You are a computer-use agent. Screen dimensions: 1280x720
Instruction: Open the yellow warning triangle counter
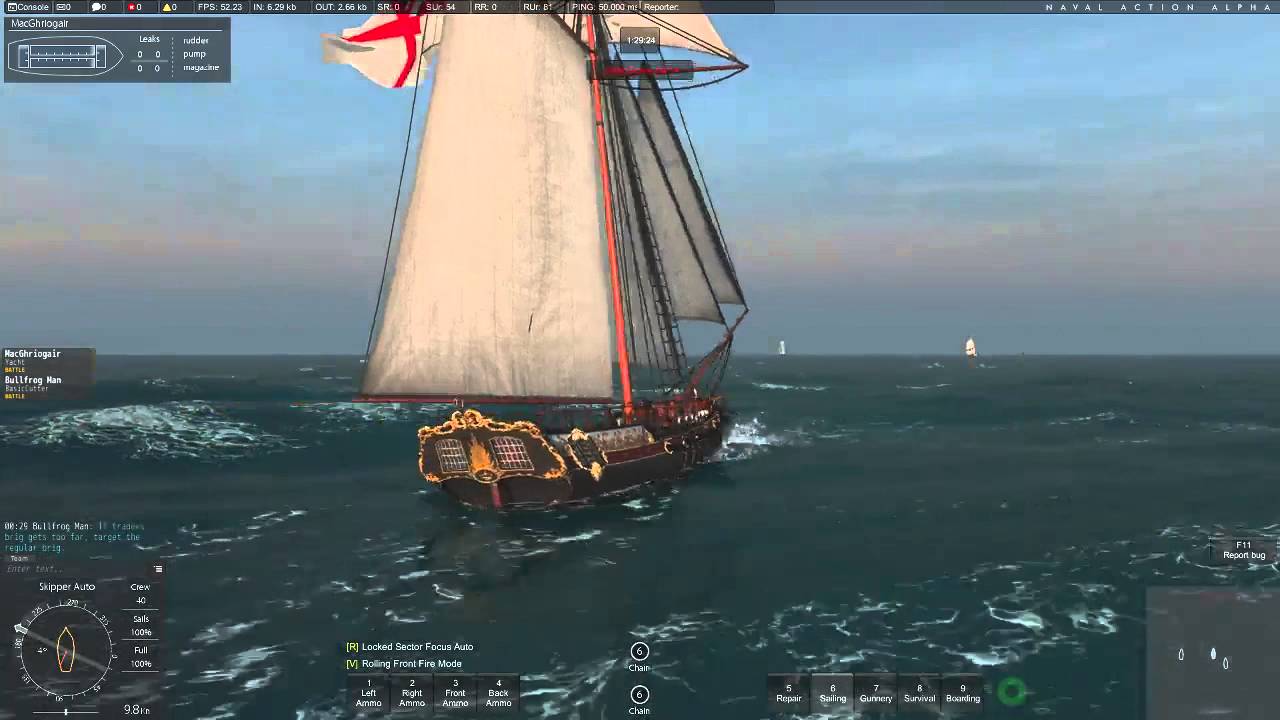pos(169,7)
